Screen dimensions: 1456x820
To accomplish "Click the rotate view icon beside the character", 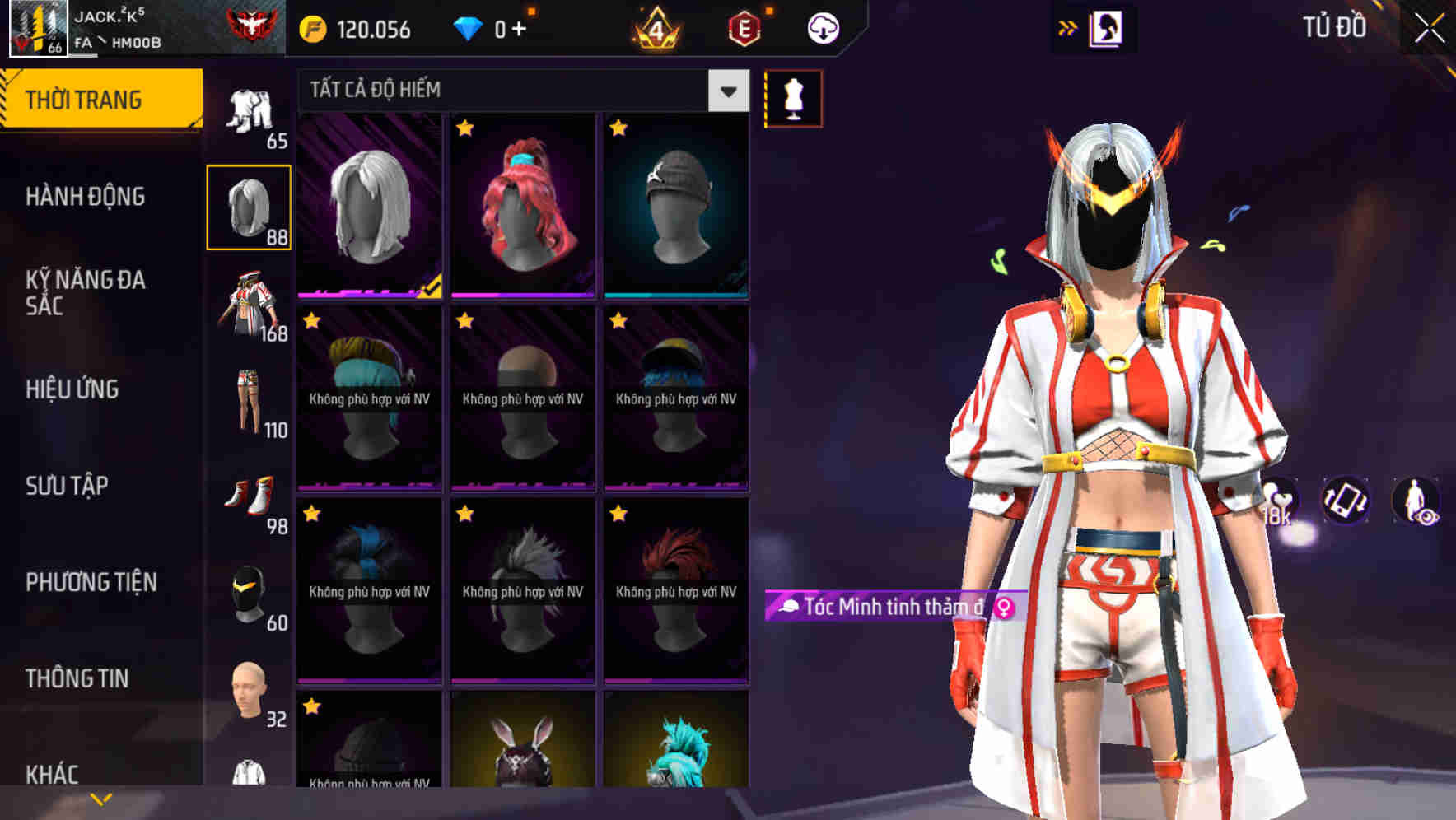I will [x=1344, y=501].
